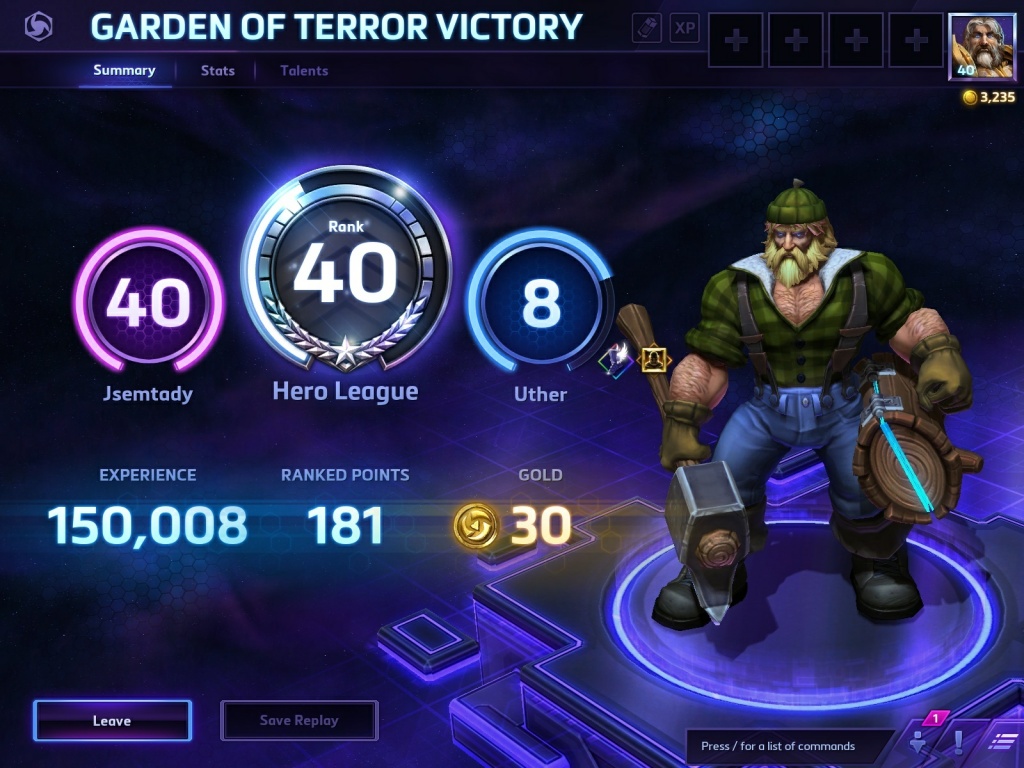Click the exclamation mark alert icon
Screen dimensions: 1024x768
click(x=958, y=741)
